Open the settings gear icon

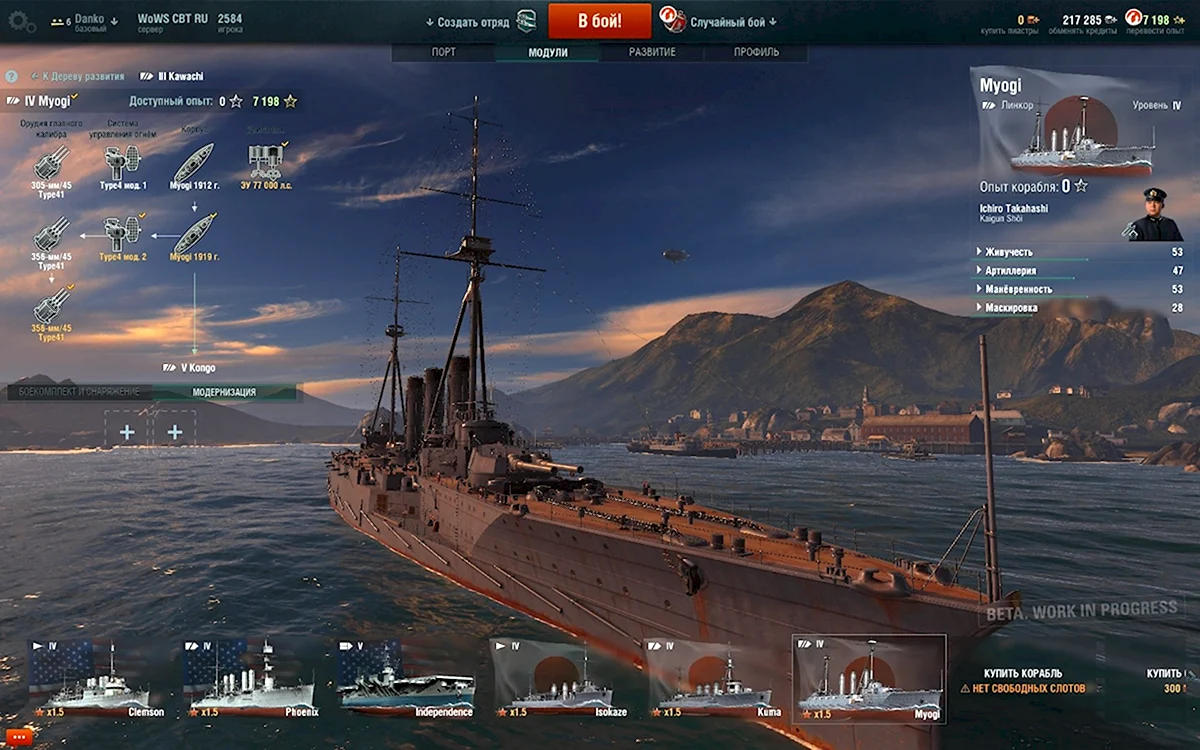[21, 22]
